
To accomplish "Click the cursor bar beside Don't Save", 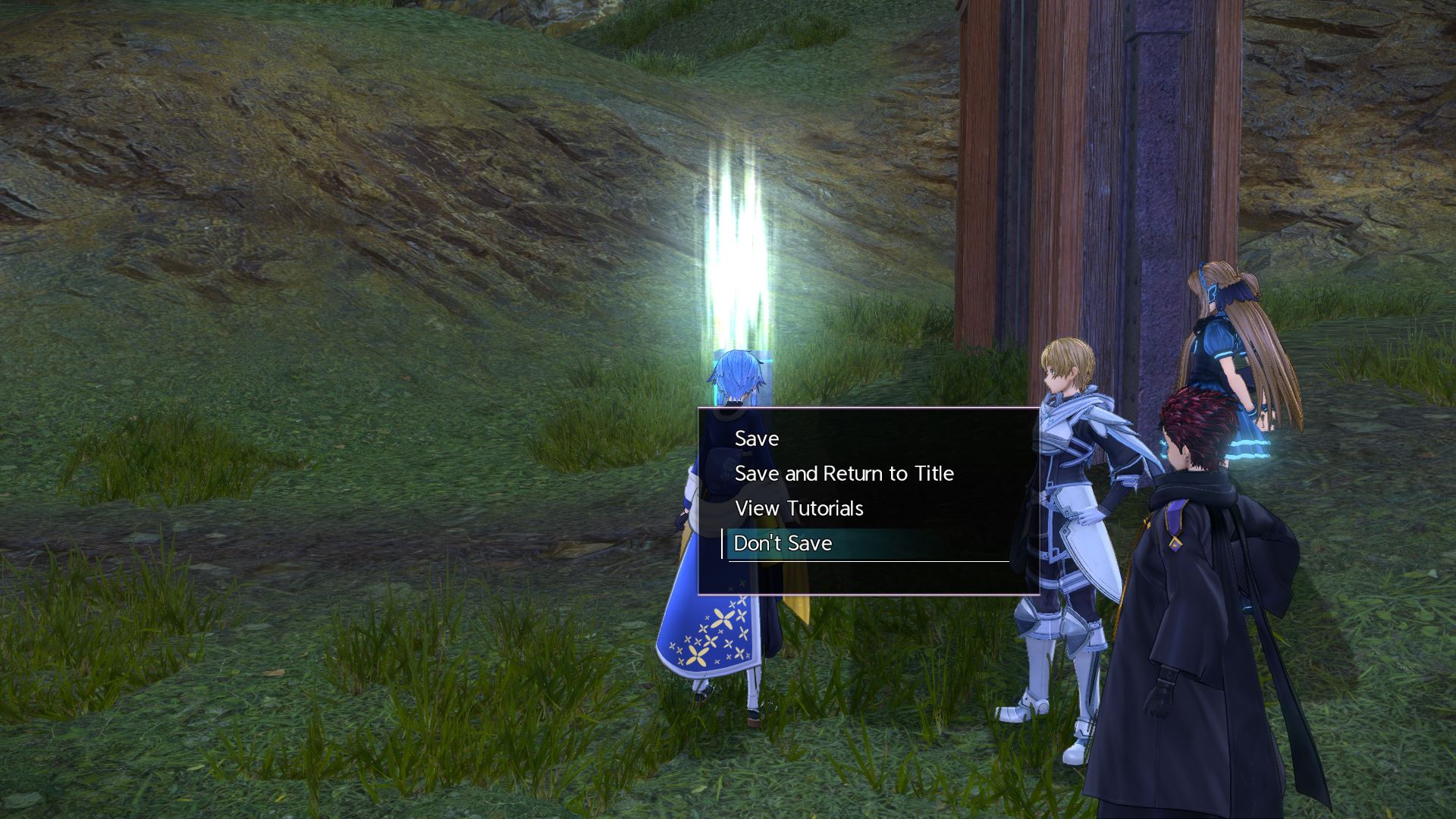I will pyautogui.click(x=721, y=543).
